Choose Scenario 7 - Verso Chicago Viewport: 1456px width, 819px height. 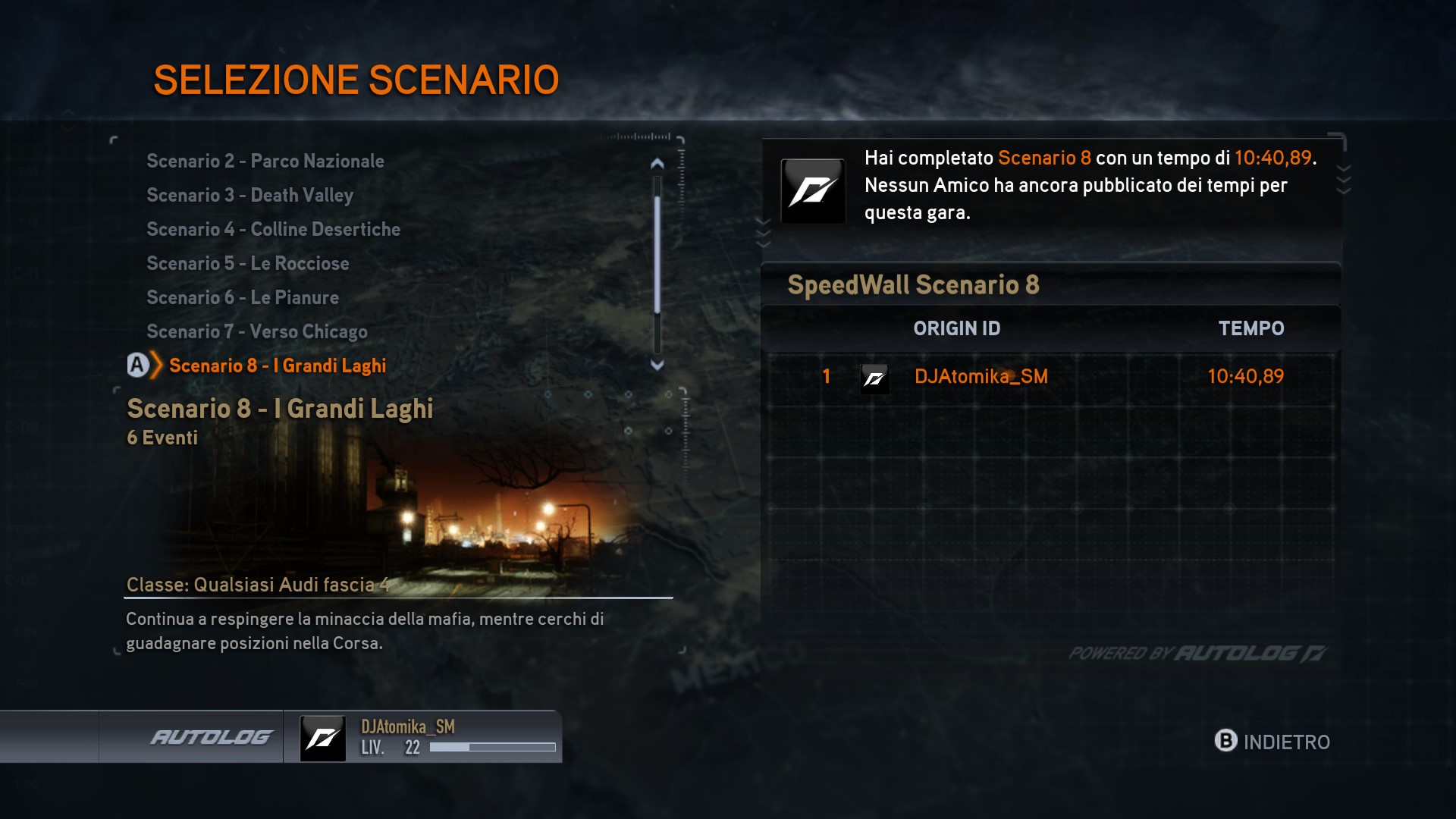(x=256, y=331)
